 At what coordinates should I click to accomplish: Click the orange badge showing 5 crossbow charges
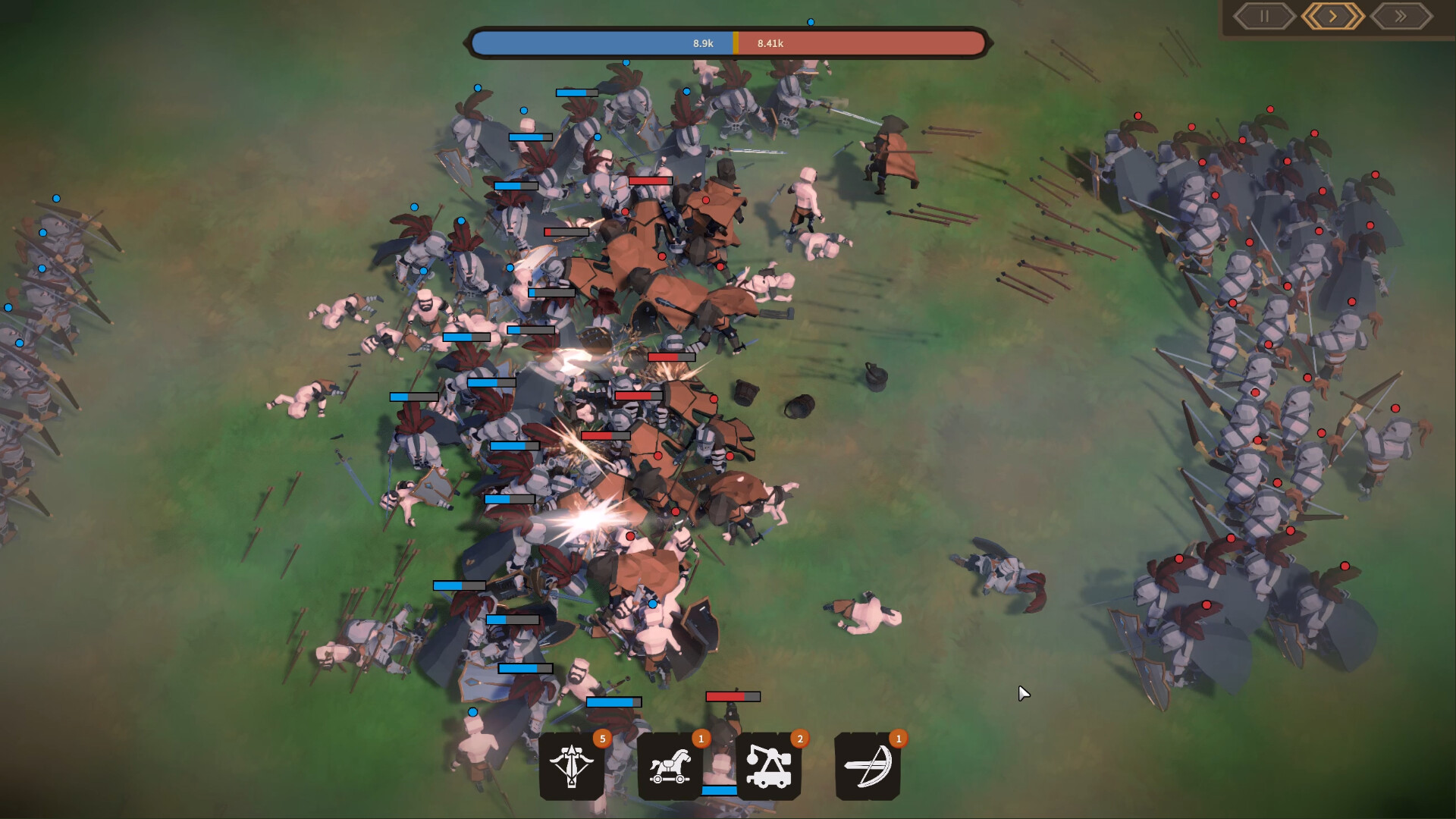coord(603,738)
